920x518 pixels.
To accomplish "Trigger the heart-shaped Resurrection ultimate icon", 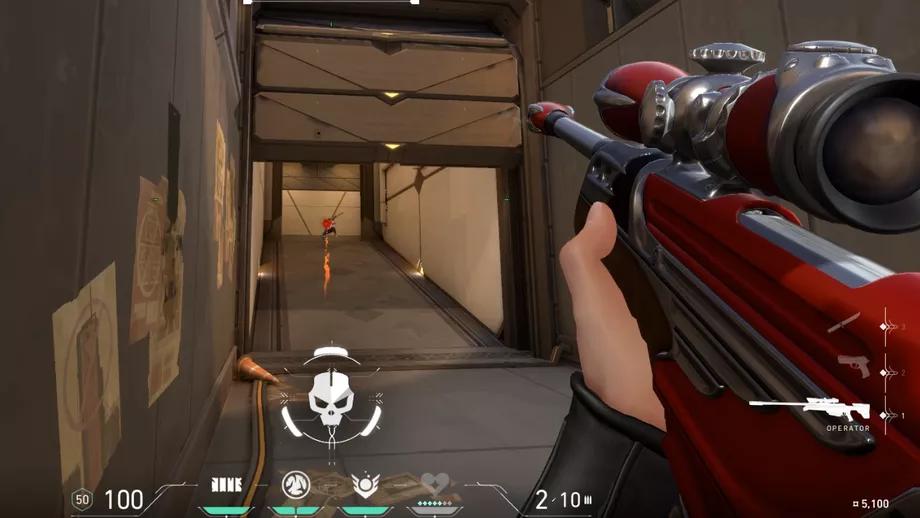I will (x=434, y=485).
